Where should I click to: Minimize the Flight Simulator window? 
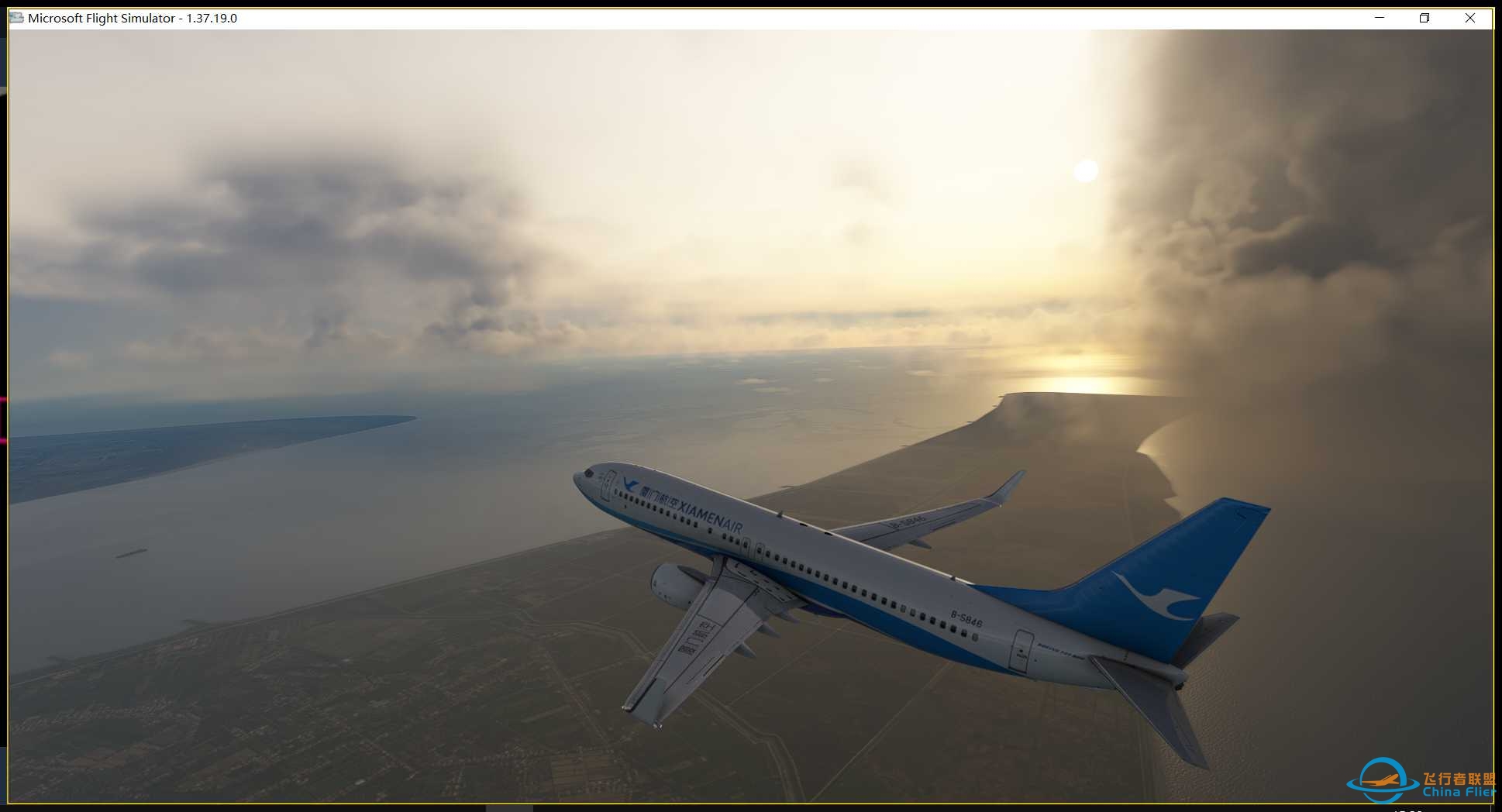pyautogui.click(x=1380, y=18)
